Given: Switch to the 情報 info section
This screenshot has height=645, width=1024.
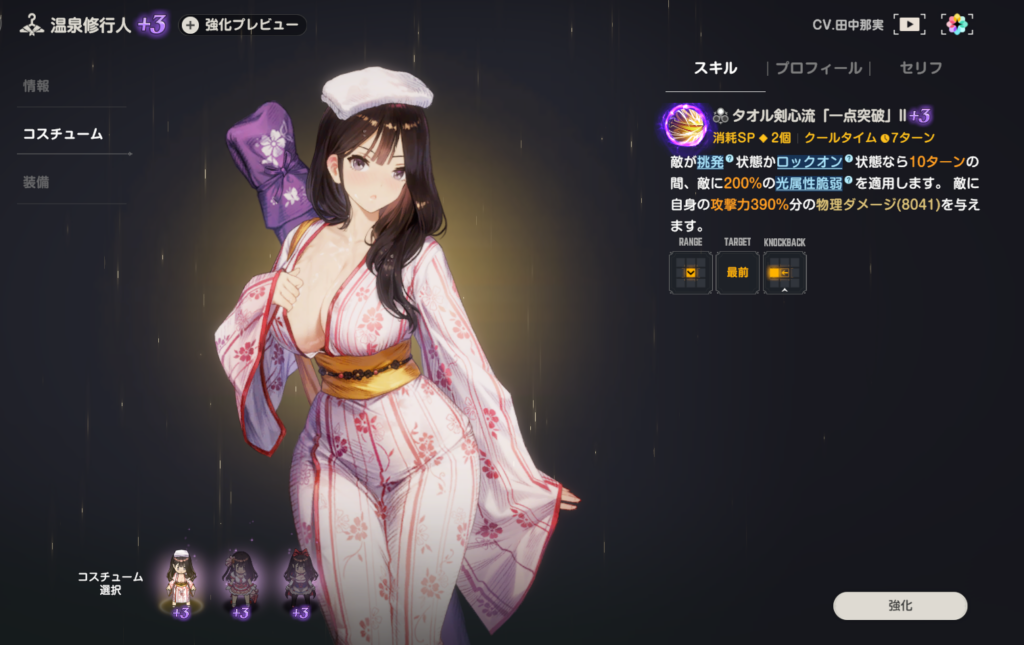Looking at the screenshot, I should (x=37, y=86).
